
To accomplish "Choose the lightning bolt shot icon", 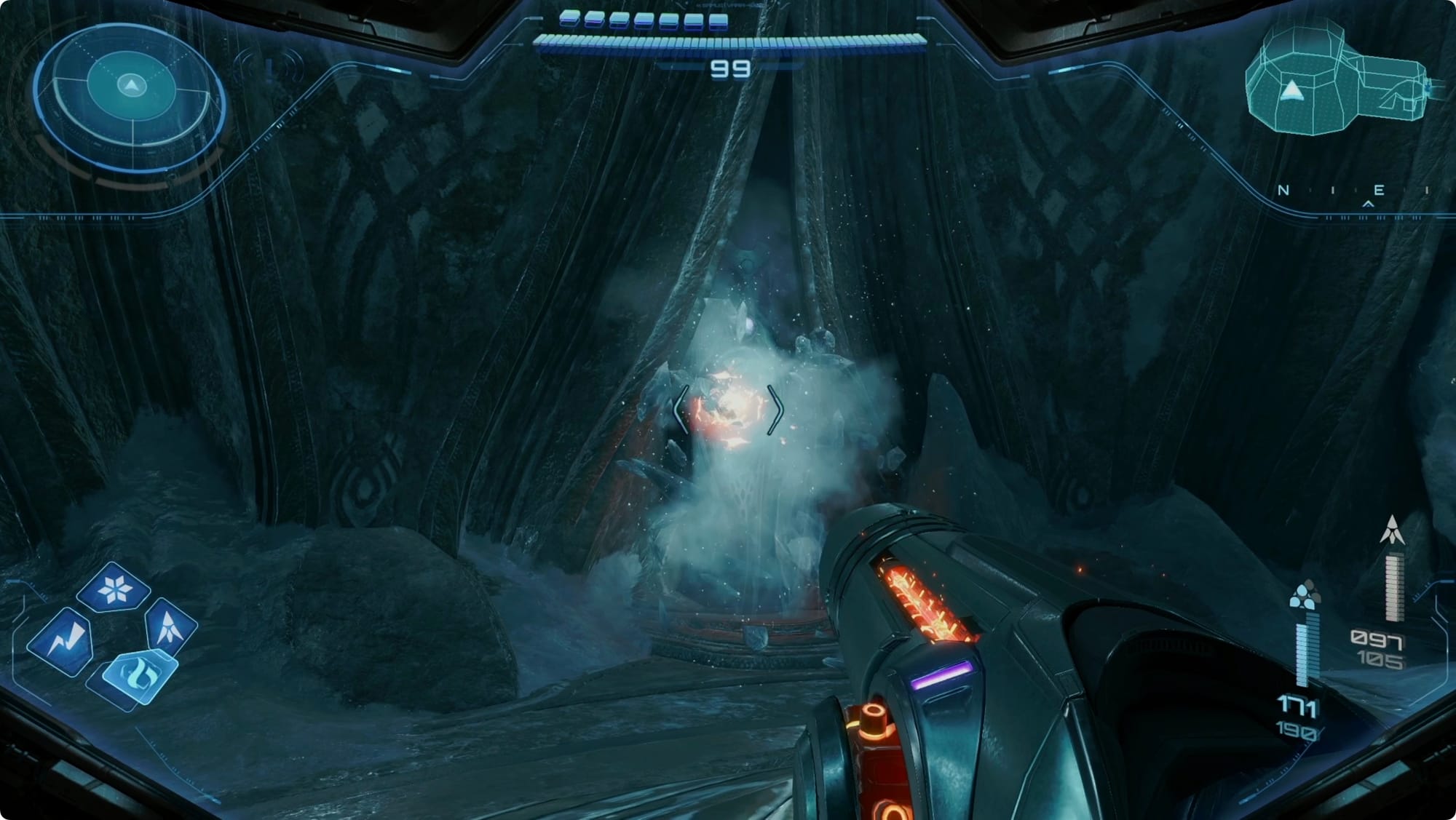I will 61,642.
